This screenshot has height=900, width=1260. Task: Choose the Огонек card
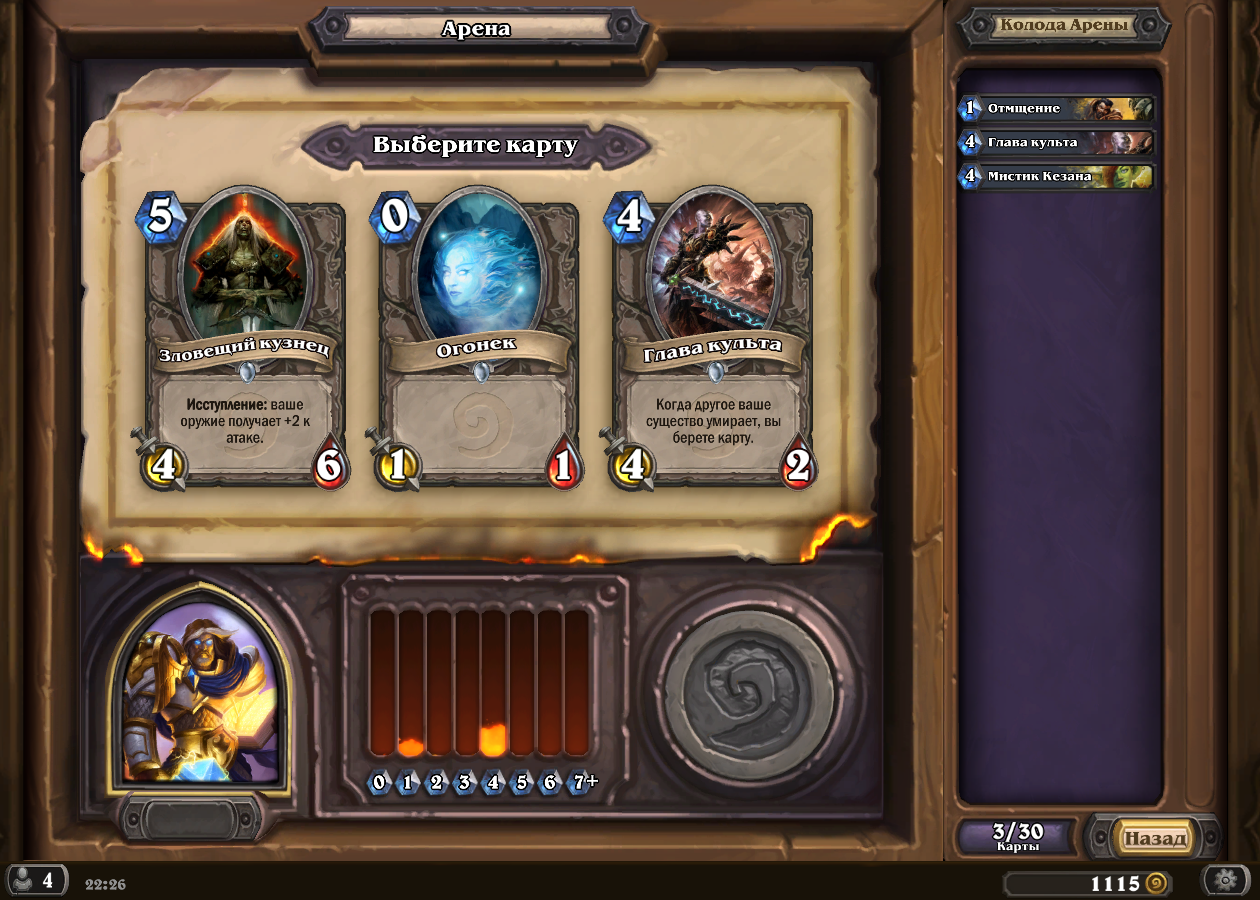pos(478,340)
